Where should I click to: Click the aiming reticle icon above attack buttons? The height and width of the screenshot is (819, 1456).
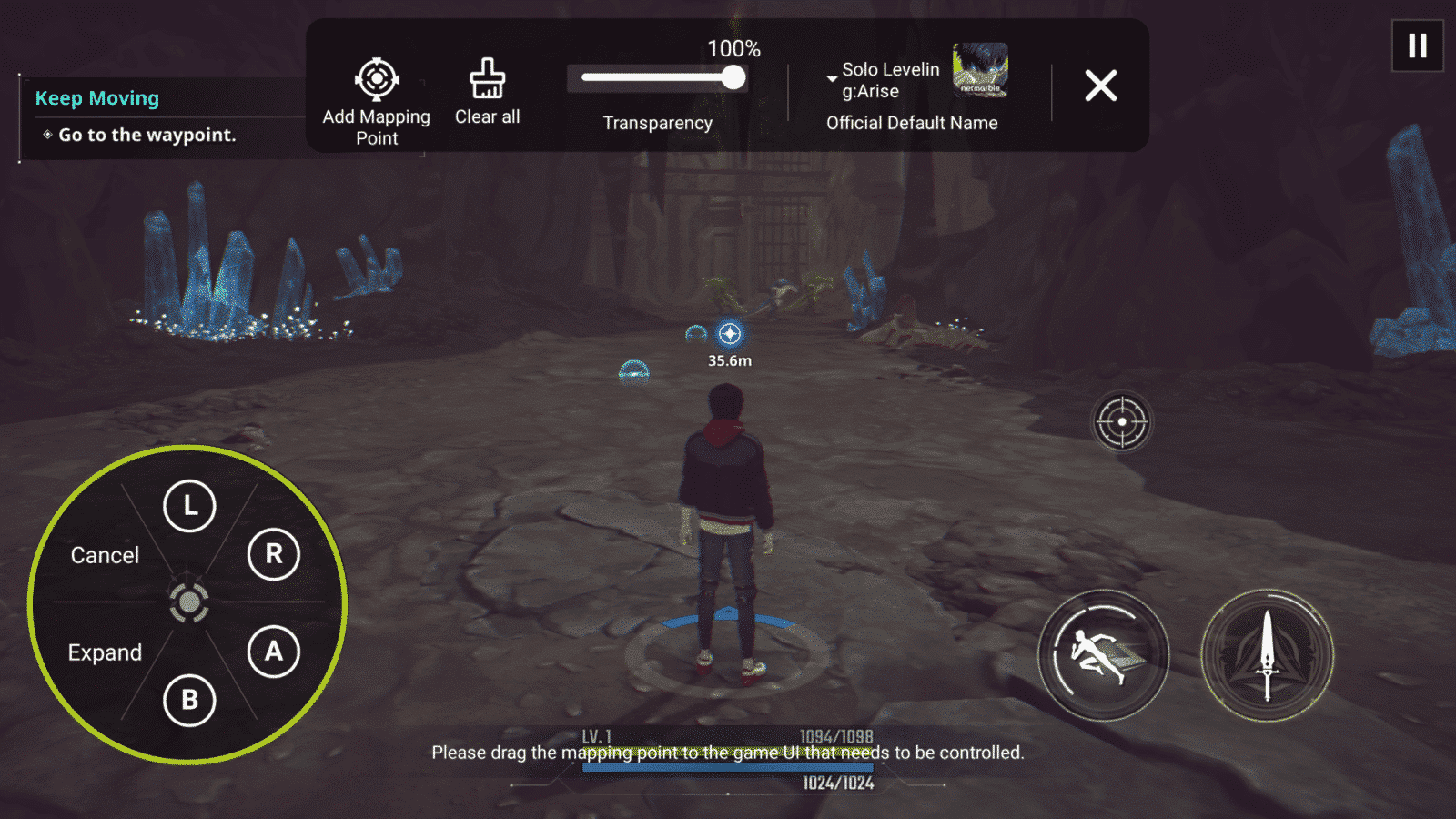1122,421
